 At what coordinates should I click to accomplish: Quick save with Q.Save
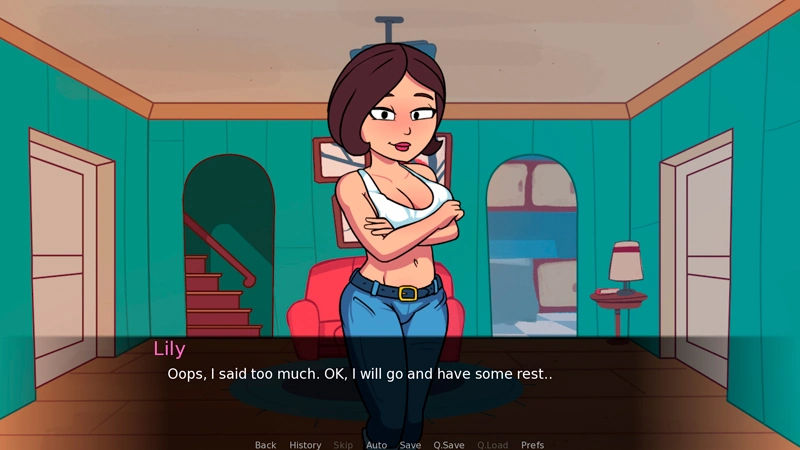(449, 444)
